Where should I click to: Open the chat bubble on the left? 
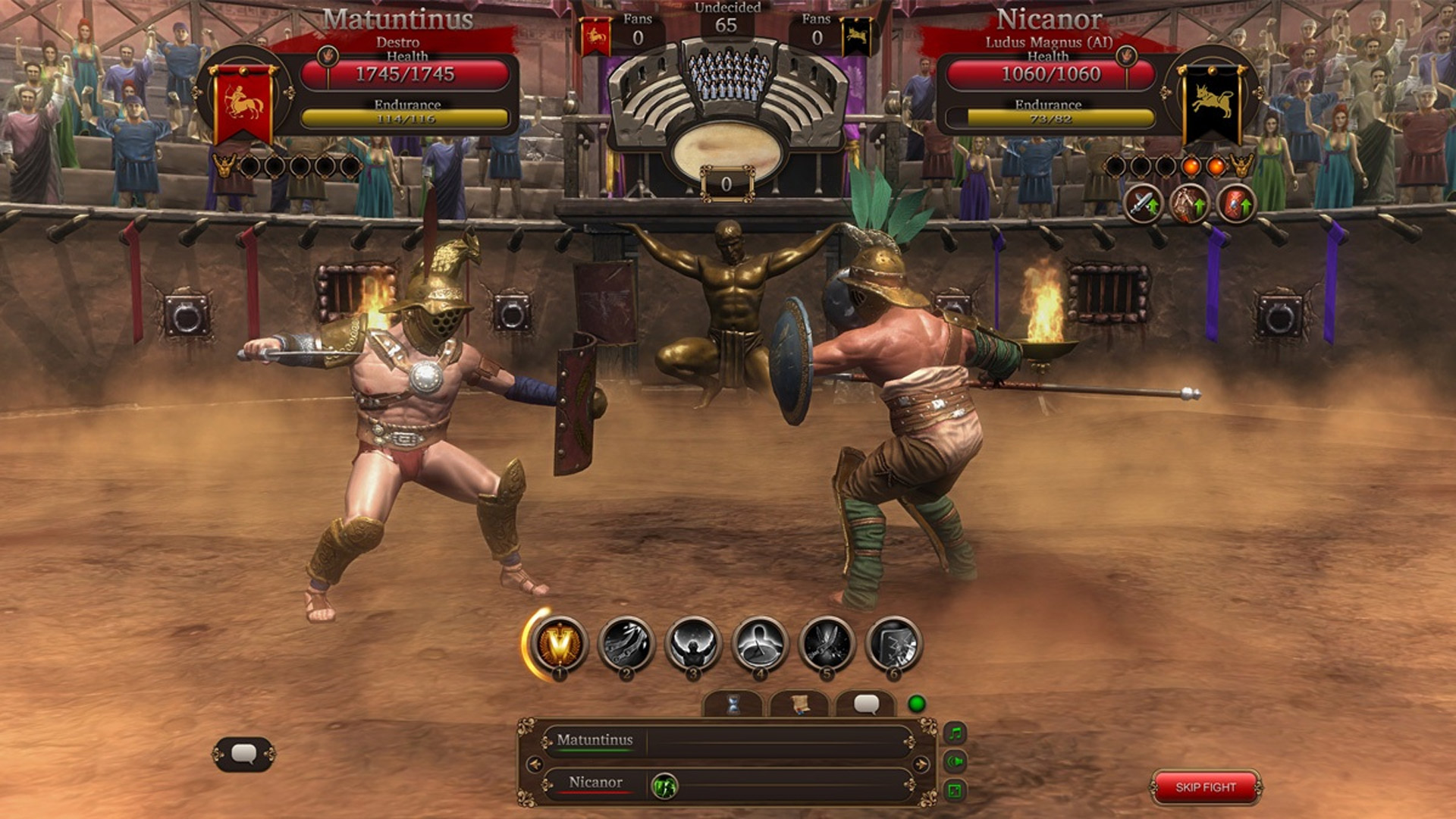pyautogui.click(x=243, y=754)
